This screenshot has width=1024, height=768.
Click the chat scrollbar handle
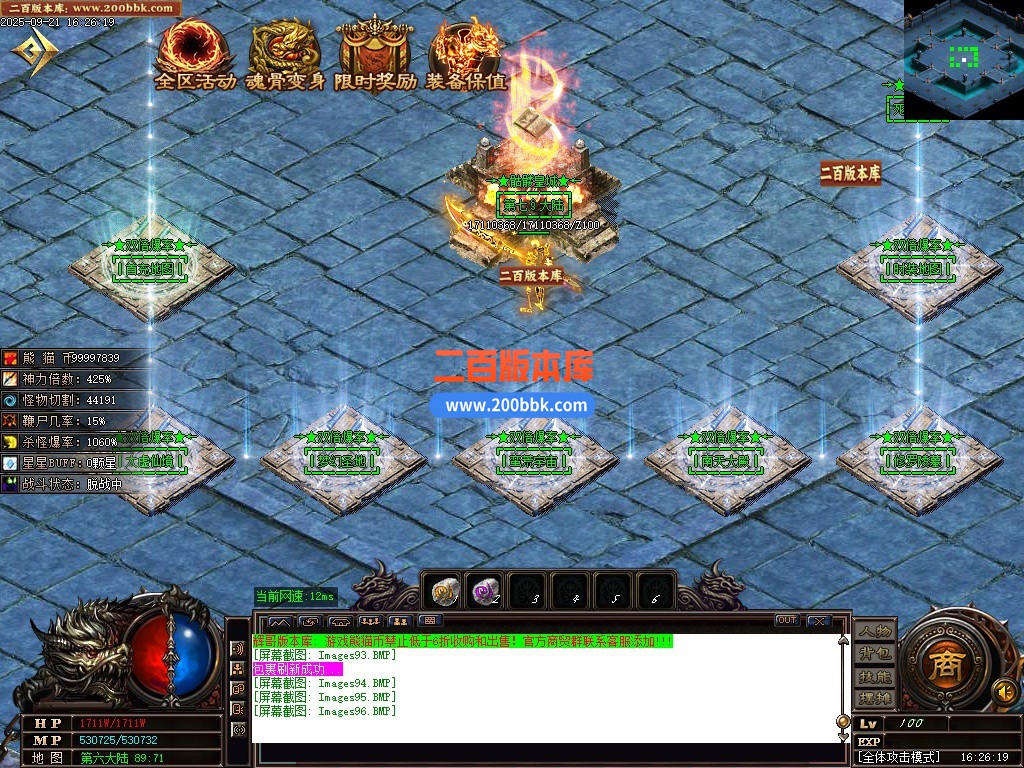click(843, 722)
